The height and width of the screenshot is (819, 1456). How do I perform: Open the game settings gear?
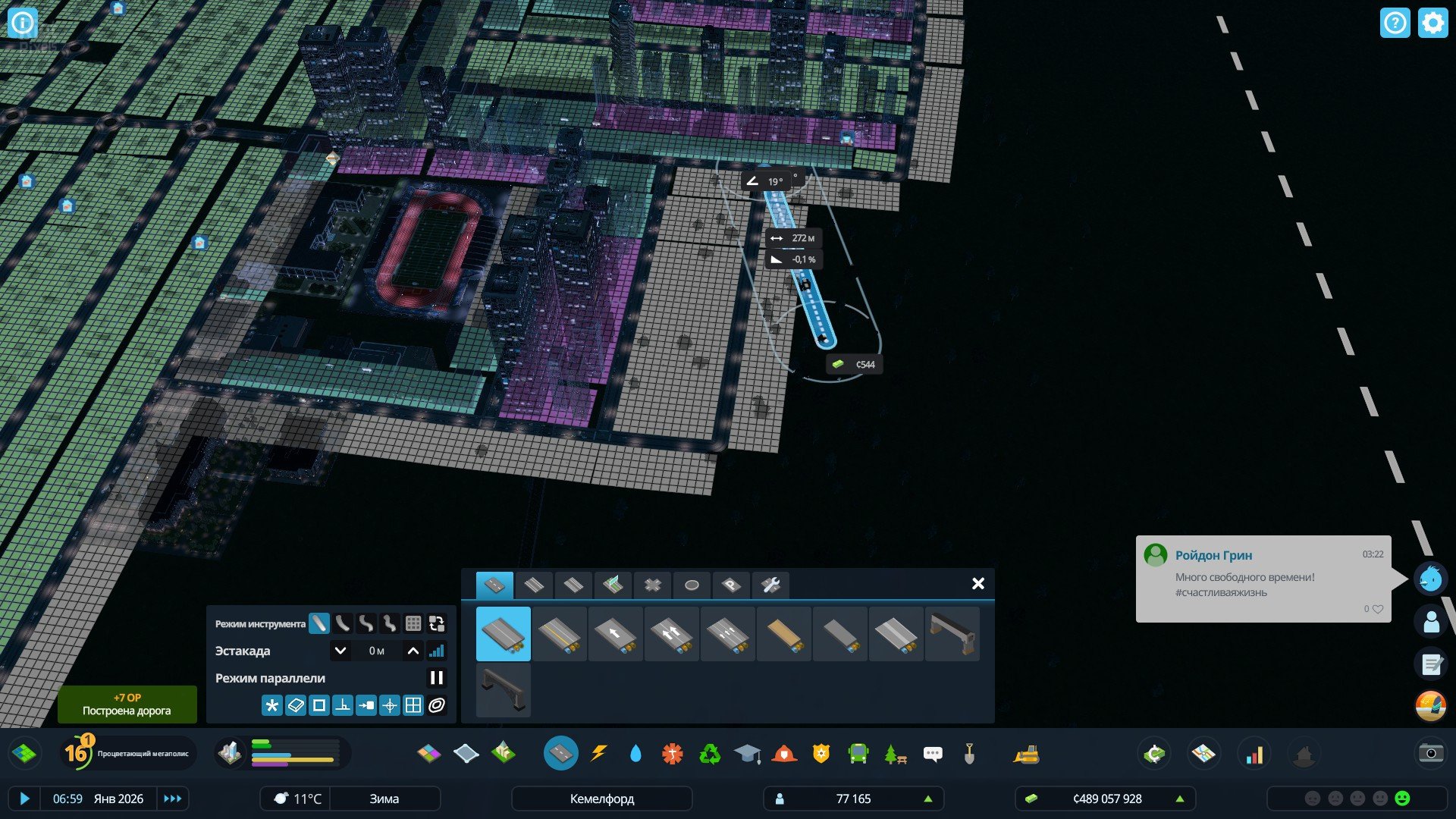1432,23
